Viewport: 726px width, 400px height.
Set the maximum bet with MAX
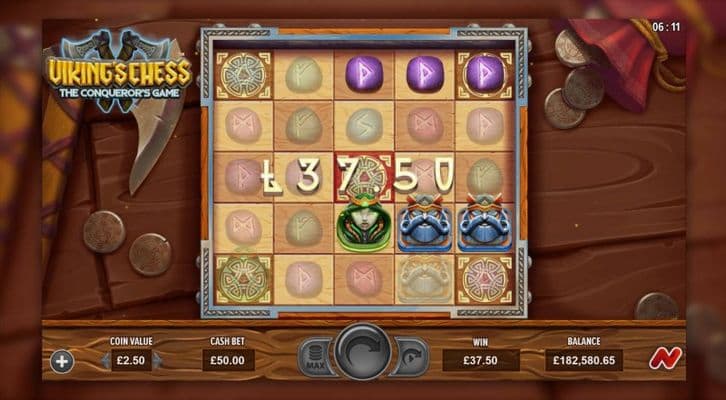tap(315, 358)
